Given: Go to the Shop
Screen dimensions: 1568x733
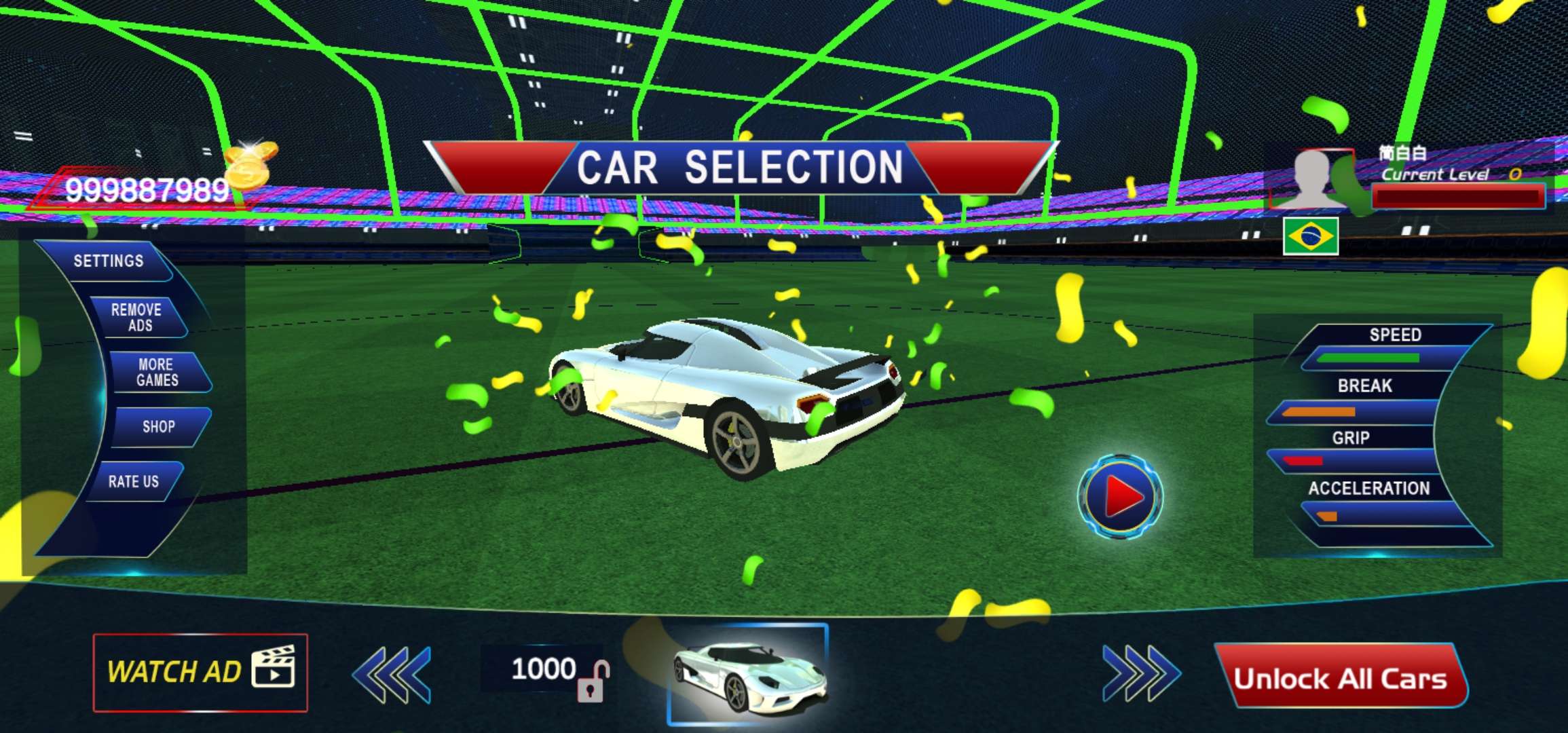Looking at the screenshot, I should [x=159, y=427].
